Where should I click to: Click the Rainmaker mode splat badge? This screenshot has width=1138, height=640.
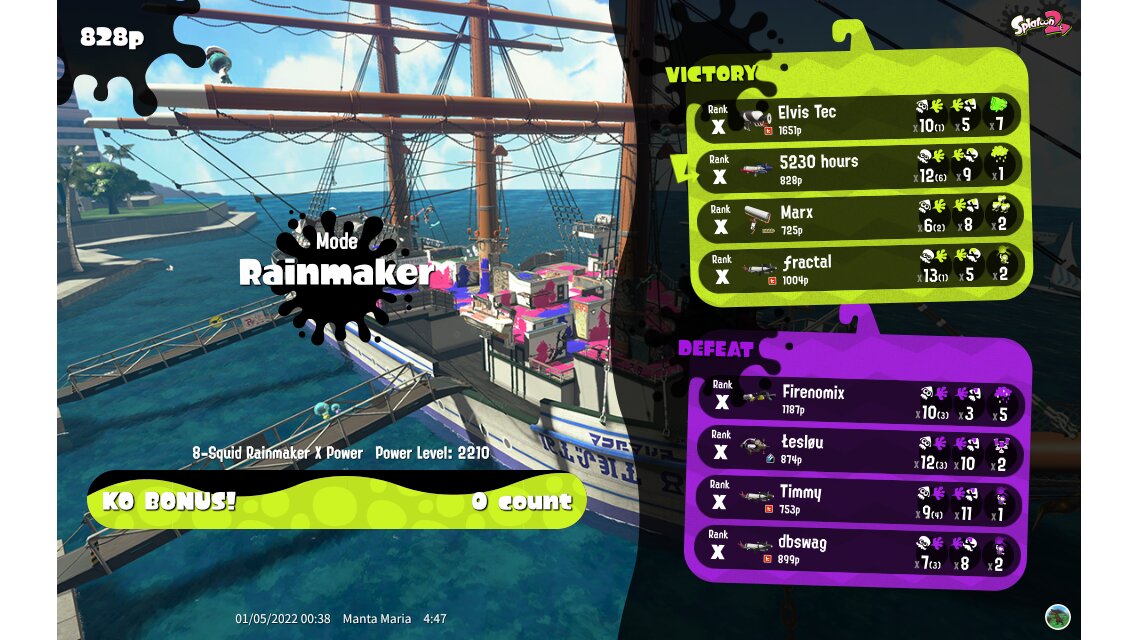click(x=335, y=272)
